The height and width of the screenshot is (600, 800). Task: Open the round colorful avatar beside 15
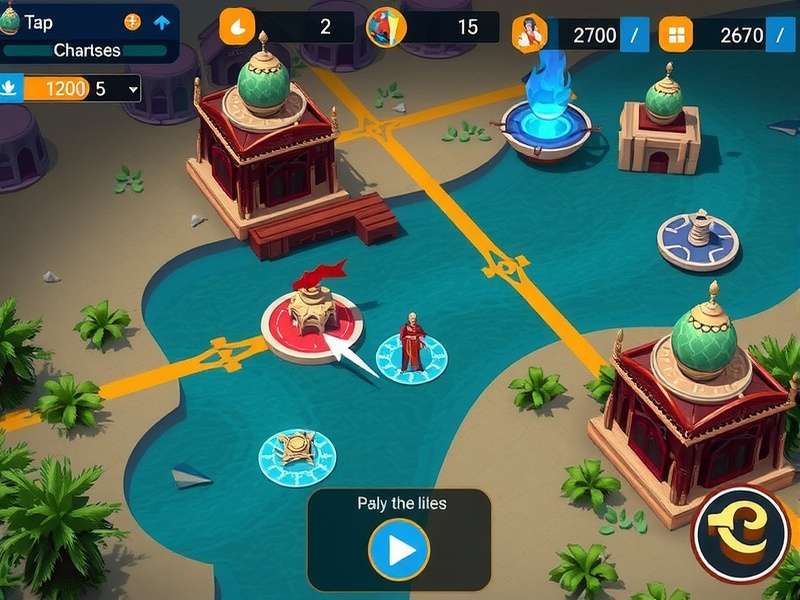click(385, 27)
